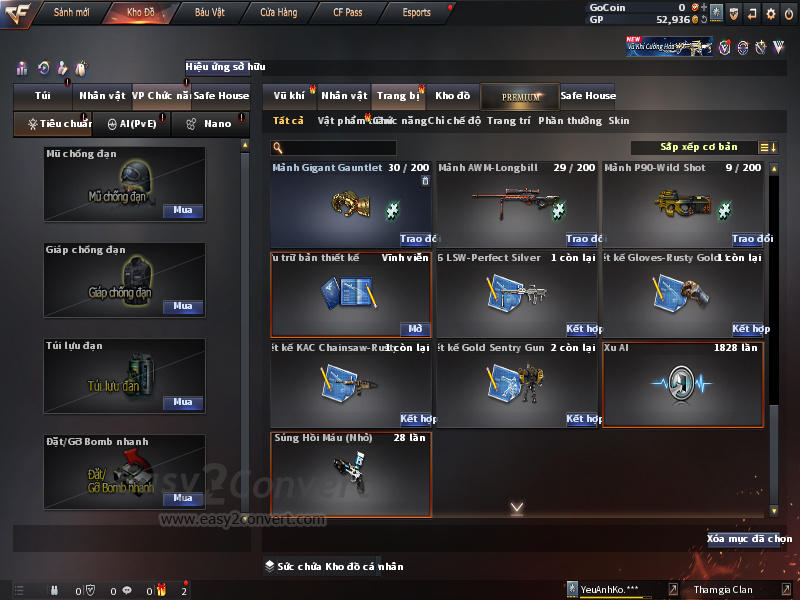Open the Tham gia Clan option

[x=723, y=590]
